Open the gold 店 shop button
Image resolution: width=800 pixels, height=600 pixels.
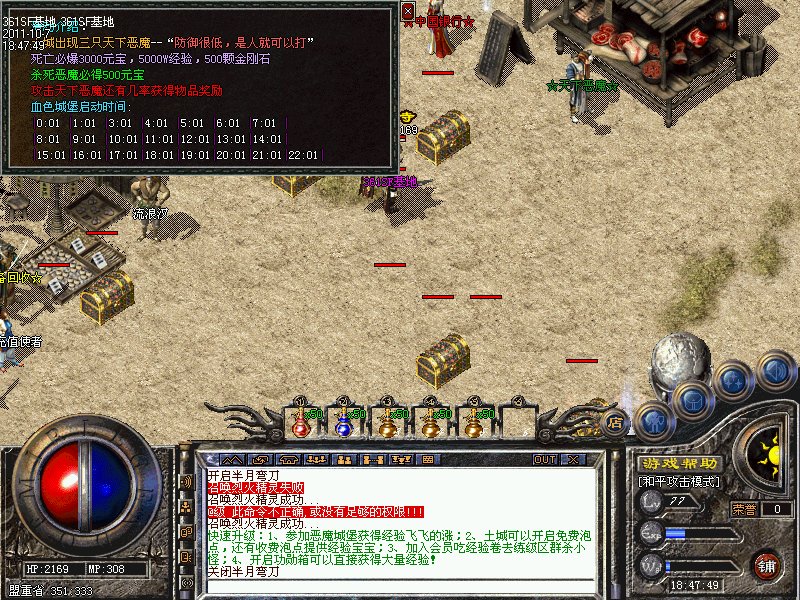point(616,421)
